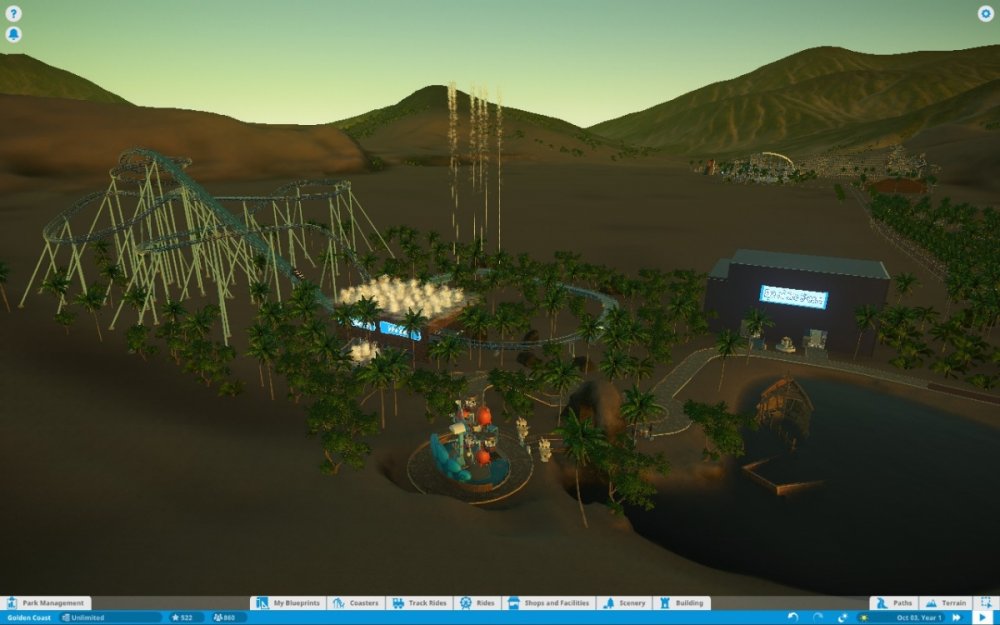Browse the Scenery tab
This screenshot has height=625, width=1000.
tap(624, 603)
